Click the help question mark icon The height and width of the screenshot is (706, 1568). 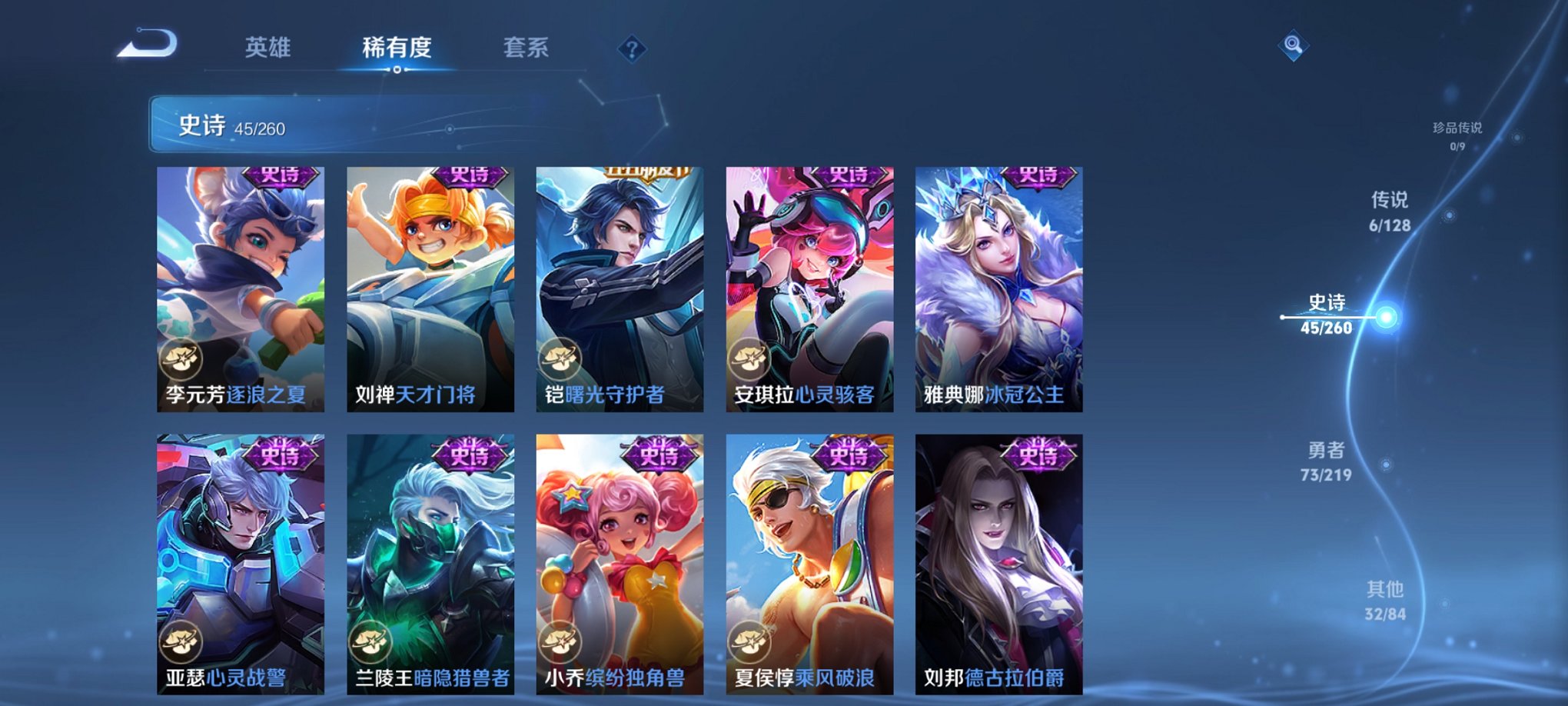pyautogui.click(x=632, y=50)
